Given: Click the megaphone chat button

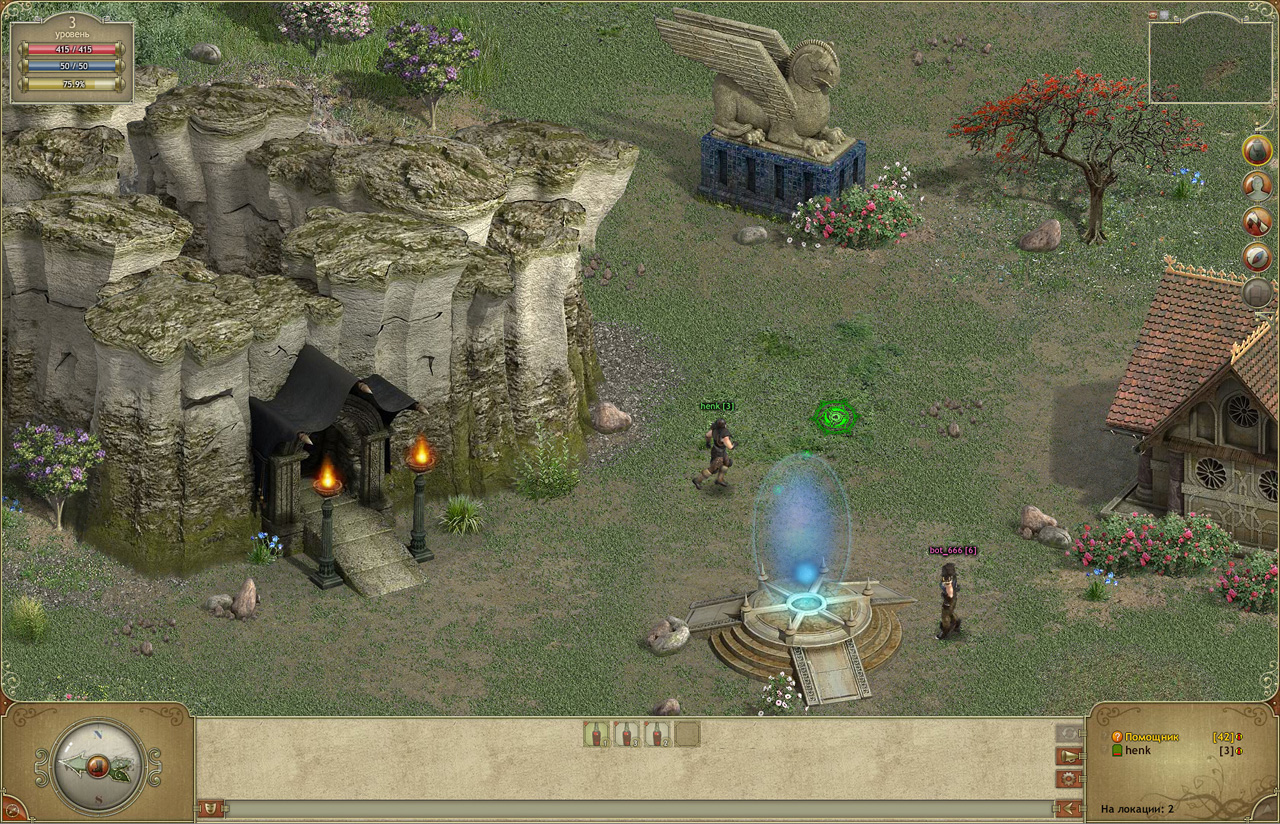Looking at the screenshot, I should tap(1069, 756).
